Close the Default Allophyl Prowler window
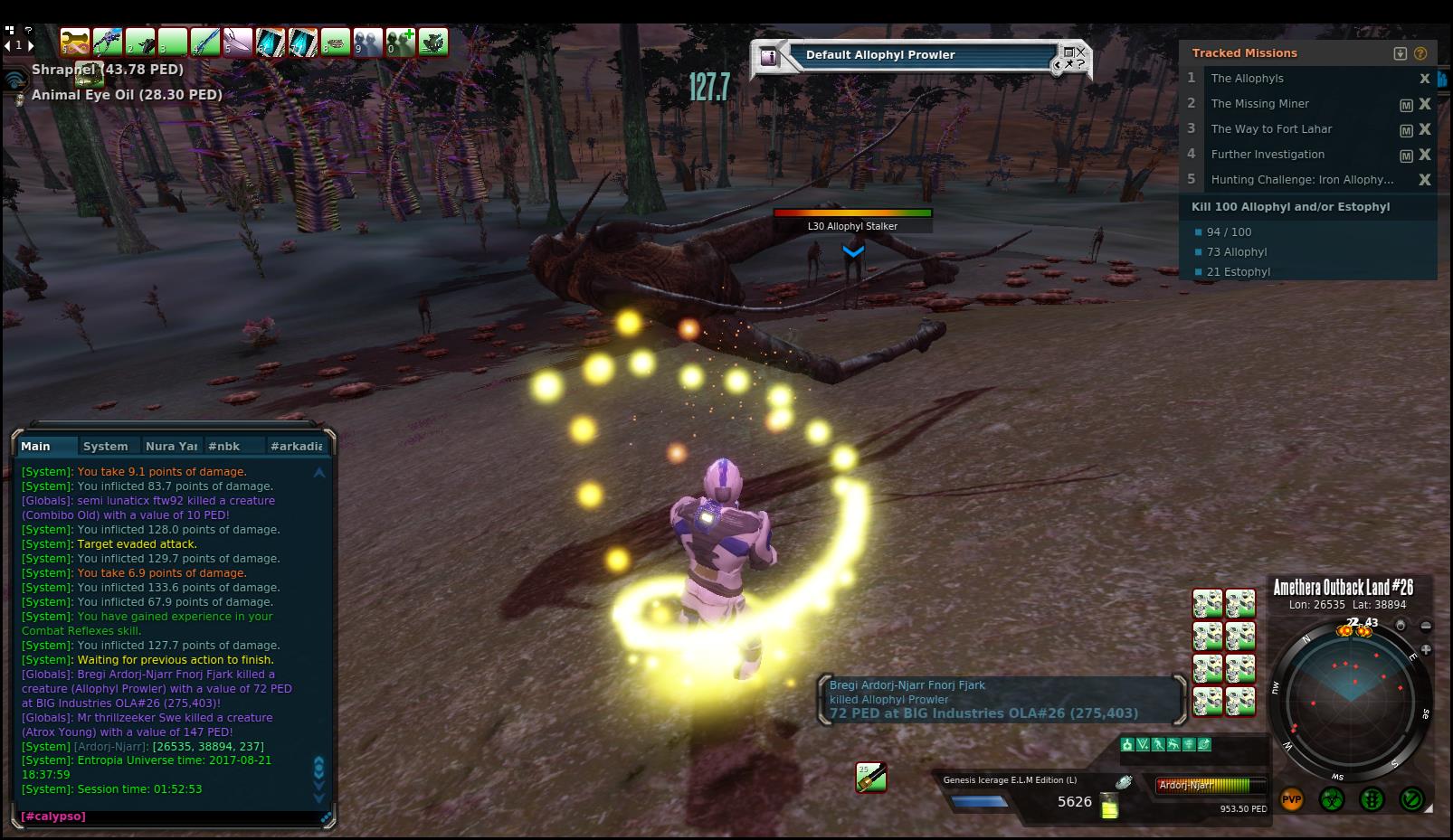 coord(1081,52)
